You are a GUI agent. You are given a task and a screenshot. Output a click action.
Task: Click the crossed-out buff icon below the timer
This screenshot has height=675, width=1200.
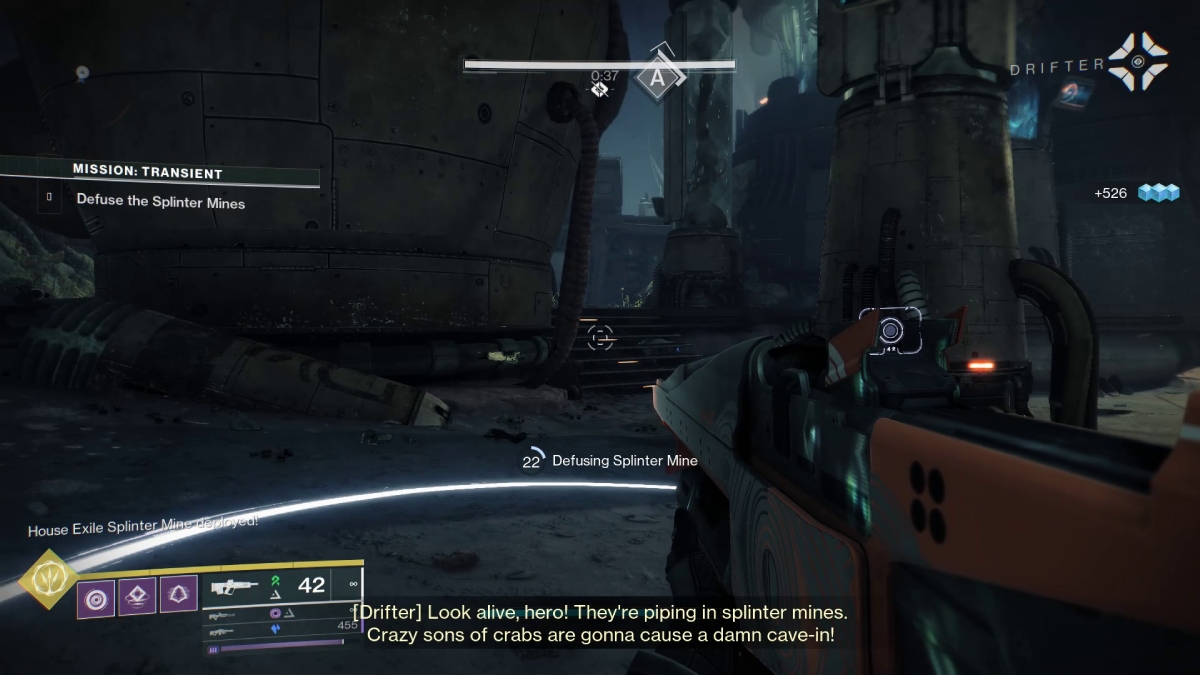[600, 89]
